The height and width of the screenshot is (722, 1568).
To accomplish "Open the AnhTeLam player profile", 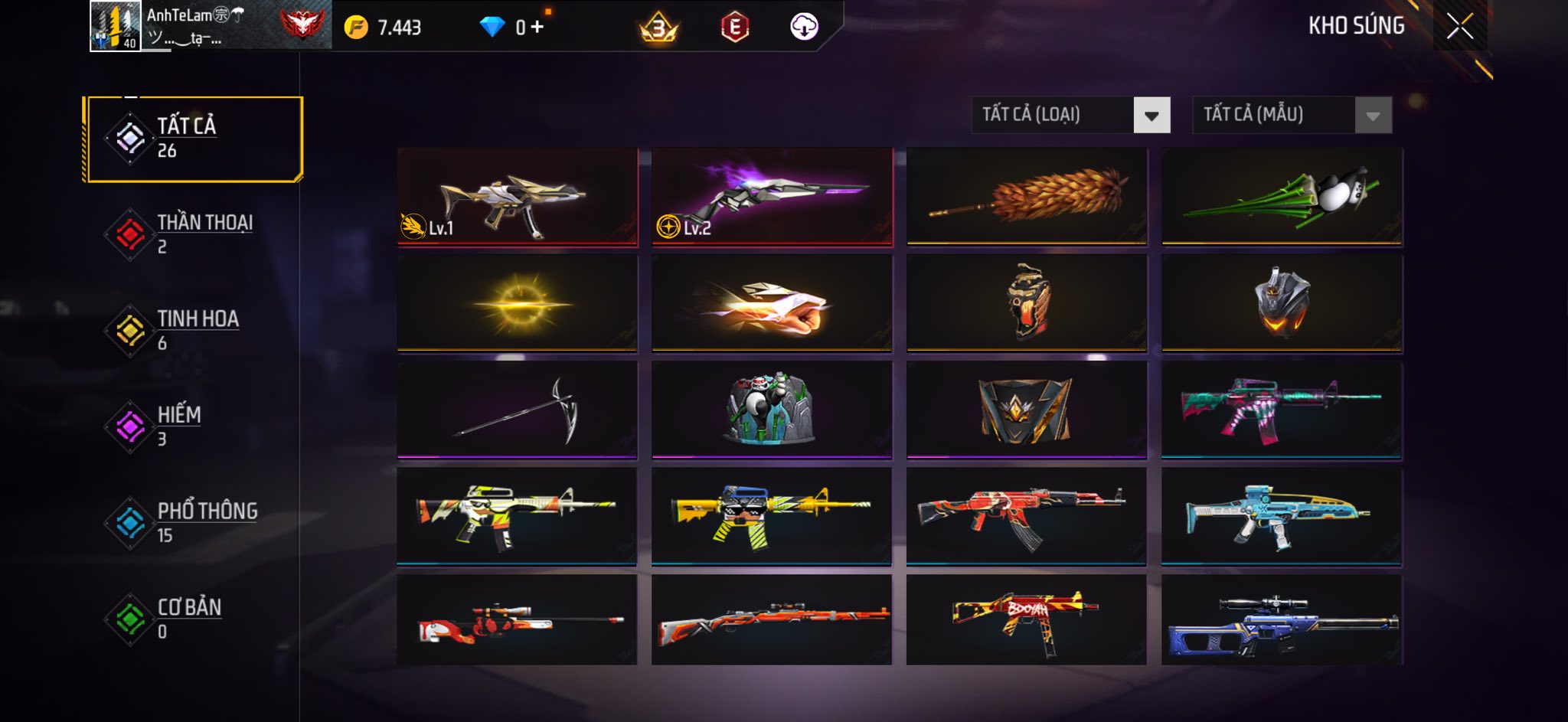I will [116, 26].
